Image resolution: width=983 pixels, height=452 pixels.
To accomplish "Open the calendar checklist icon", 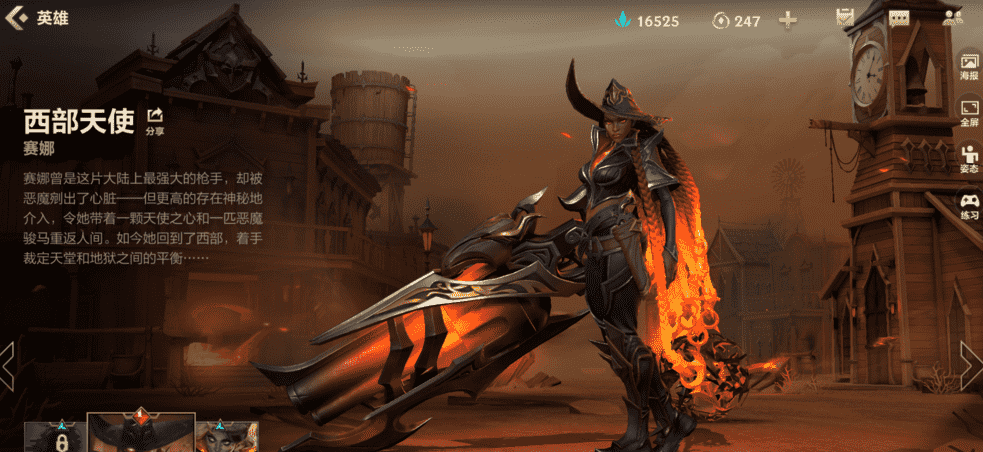I will coord(846,18).
